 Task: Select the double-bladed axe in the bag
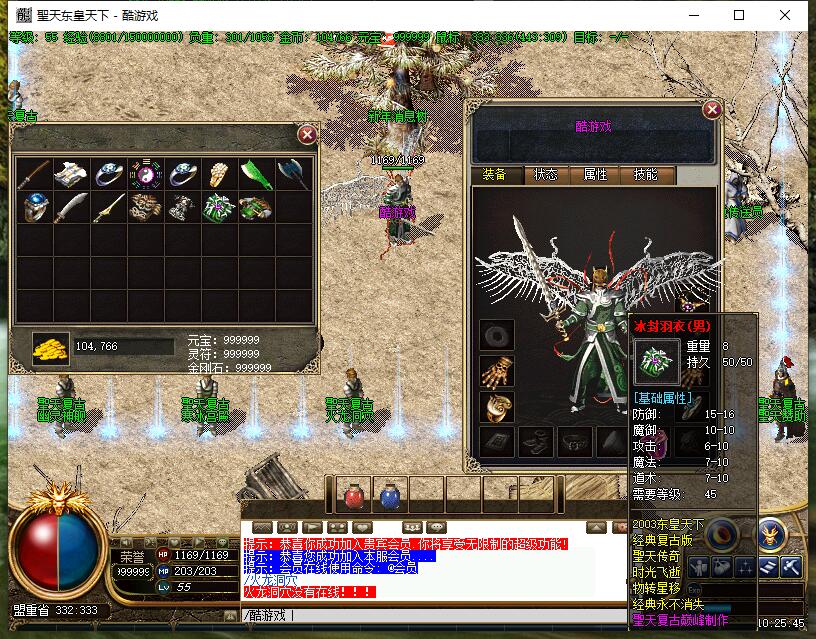(x=291, y=173)
